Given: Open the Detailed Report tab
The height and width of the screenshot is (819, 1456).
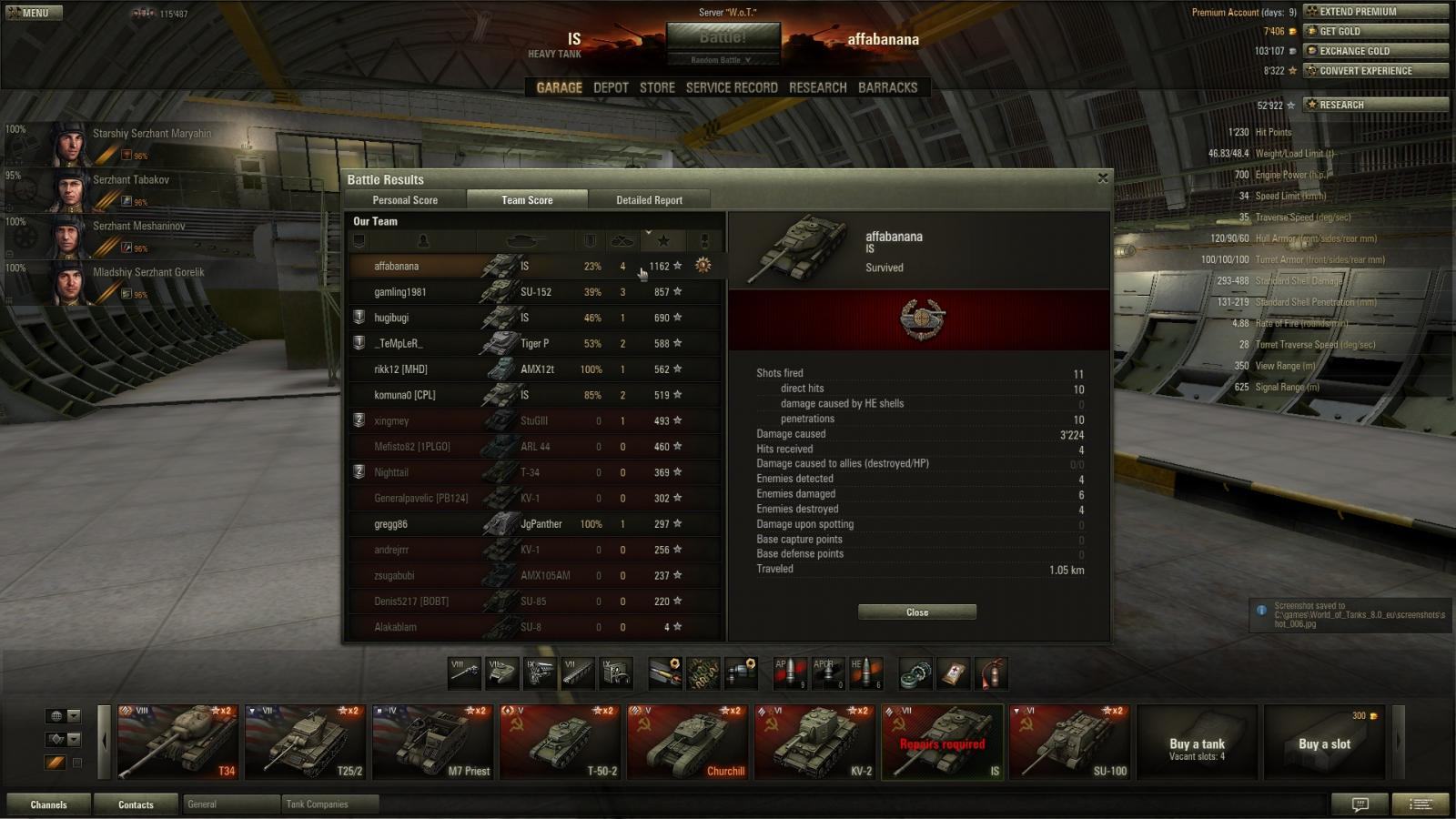Looking at the screenshot, I should 649,200.
